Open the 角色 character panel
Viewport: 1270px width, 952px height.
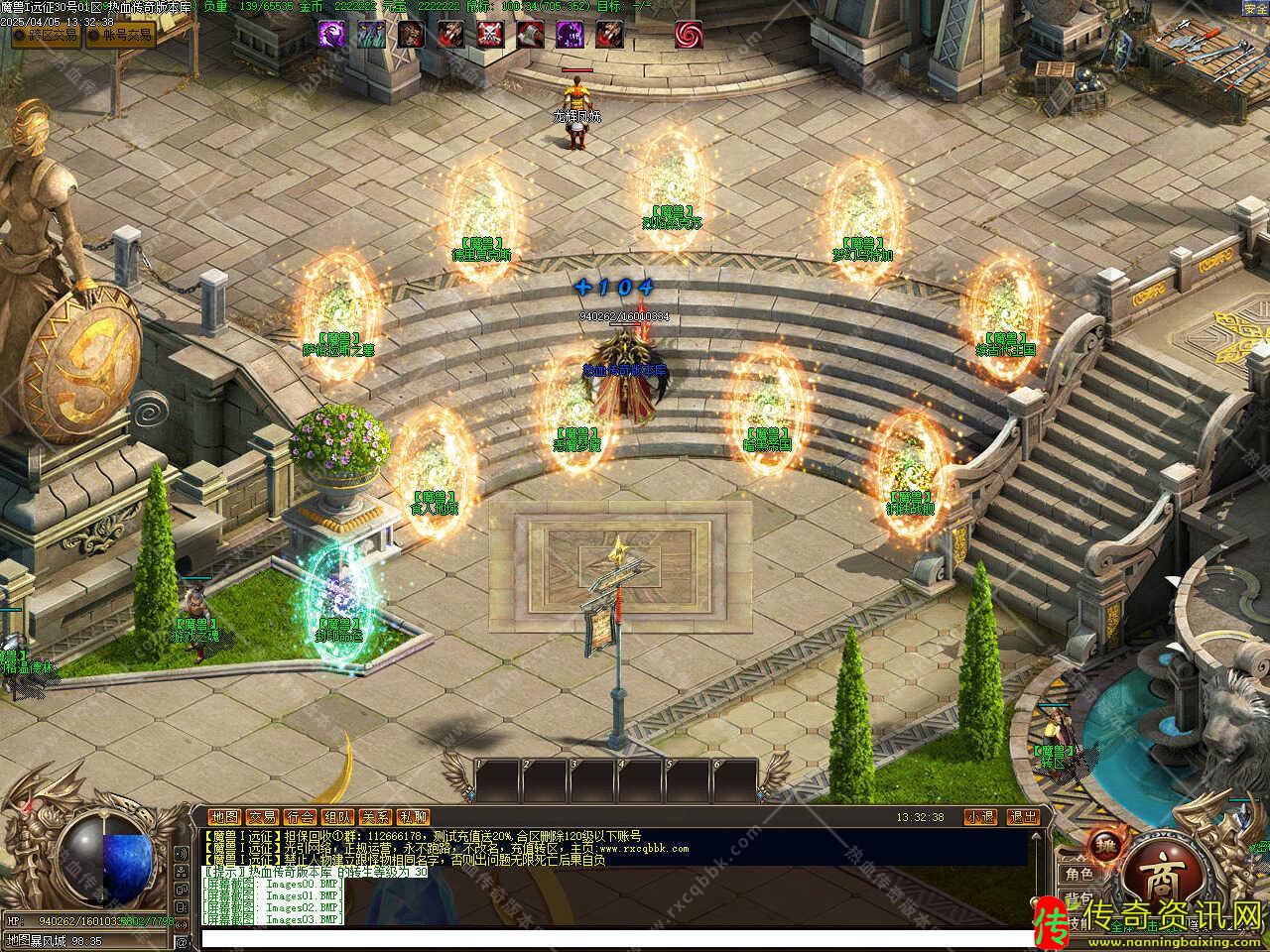pyautogui.click(x=1079, y=875)
